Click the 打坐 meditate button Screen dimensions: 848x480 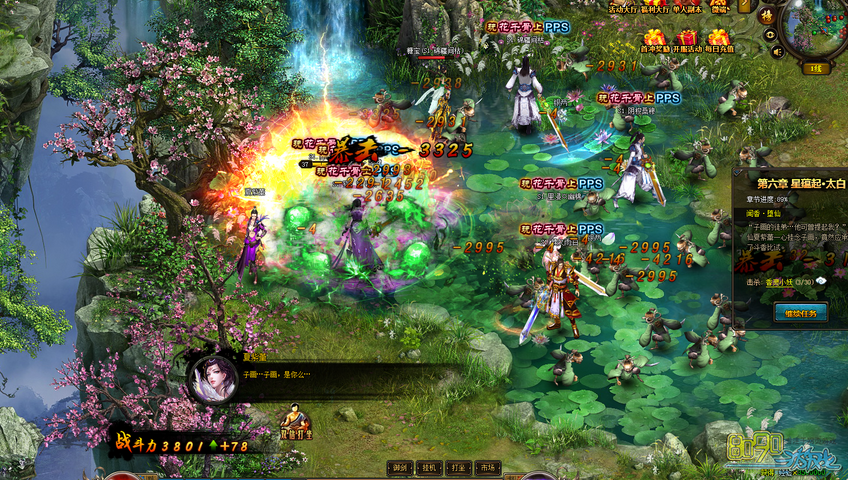(x=458, y=467)
